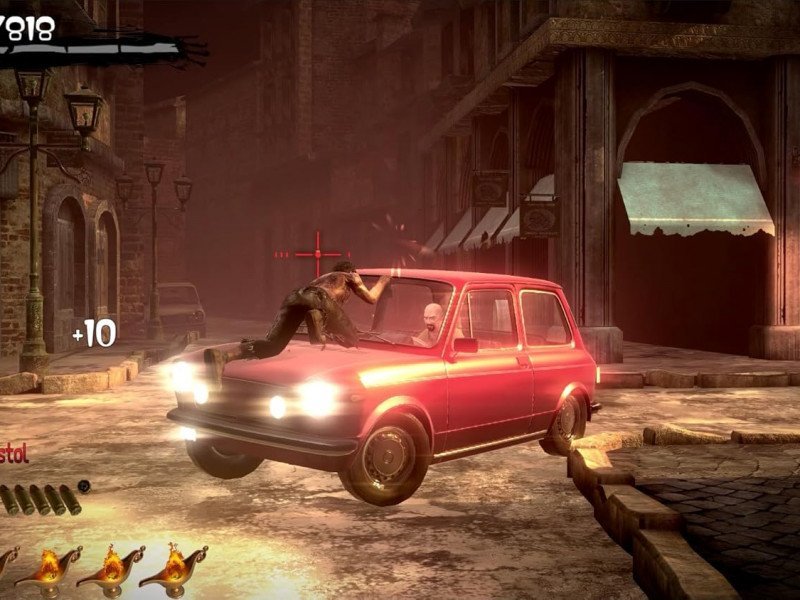The height and width of the screenshot is (600, 800).
Task: Select the grenade icon beside the bullets
Action: click(85, 487)
